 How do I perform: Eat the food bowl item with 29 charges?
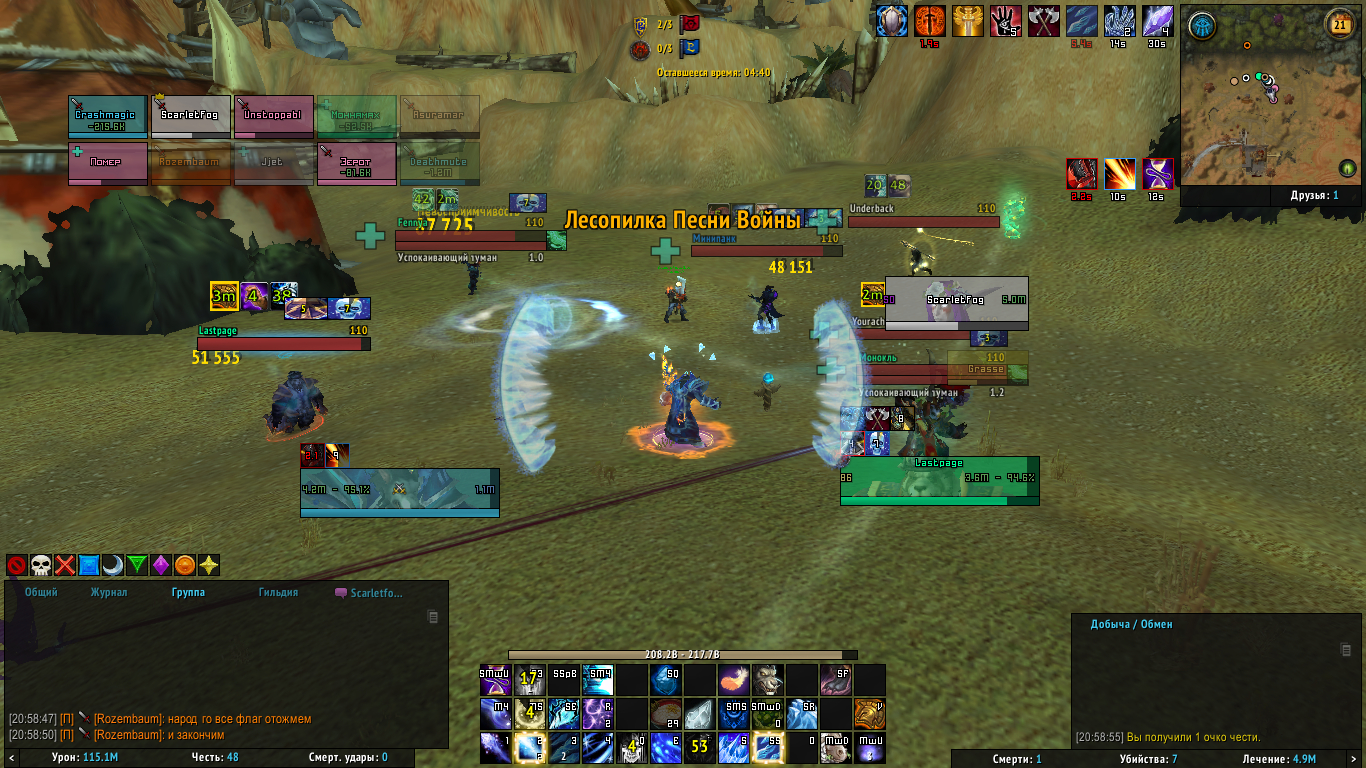click(666, 714)
